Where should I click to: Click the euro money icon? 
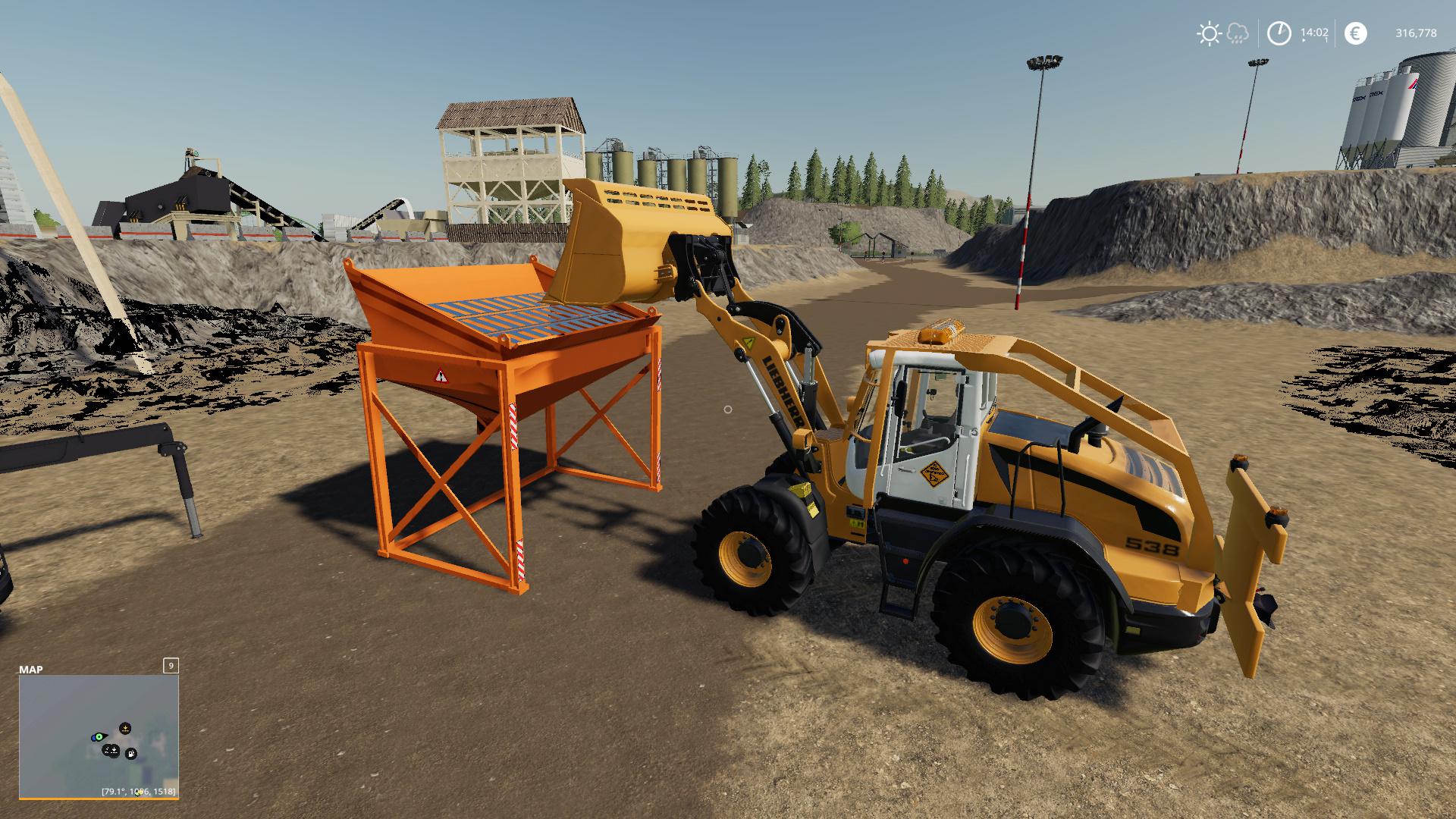coord(1355,33)
